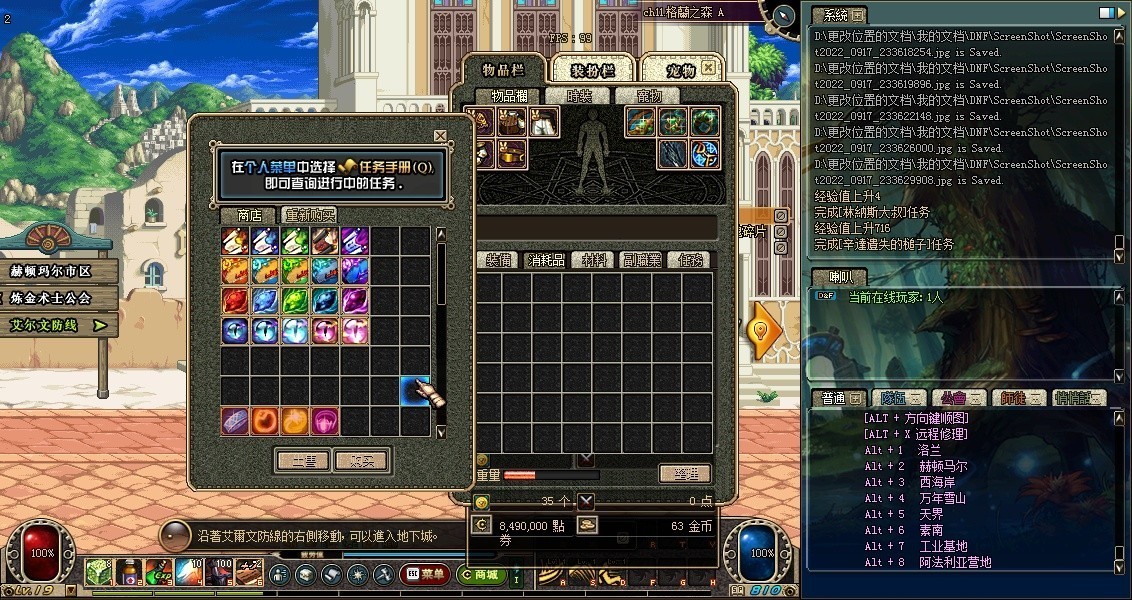This screenshot has height=600, width=1132.
Task: Switch to the 重新购买 (repurchase) shop tab
Action: point(308,215)
